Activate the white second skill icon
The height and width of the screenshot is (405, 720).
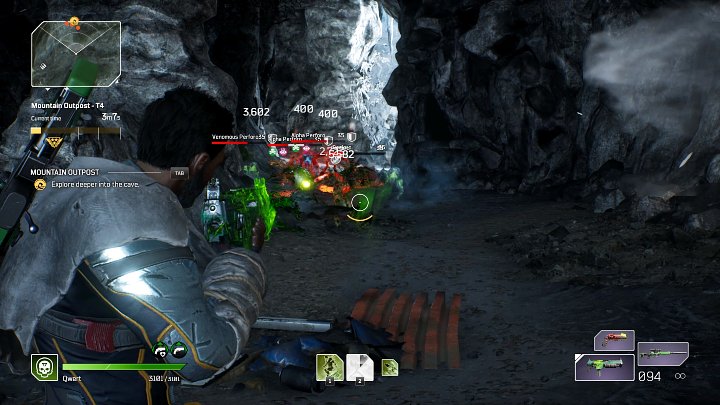point(360,367)
